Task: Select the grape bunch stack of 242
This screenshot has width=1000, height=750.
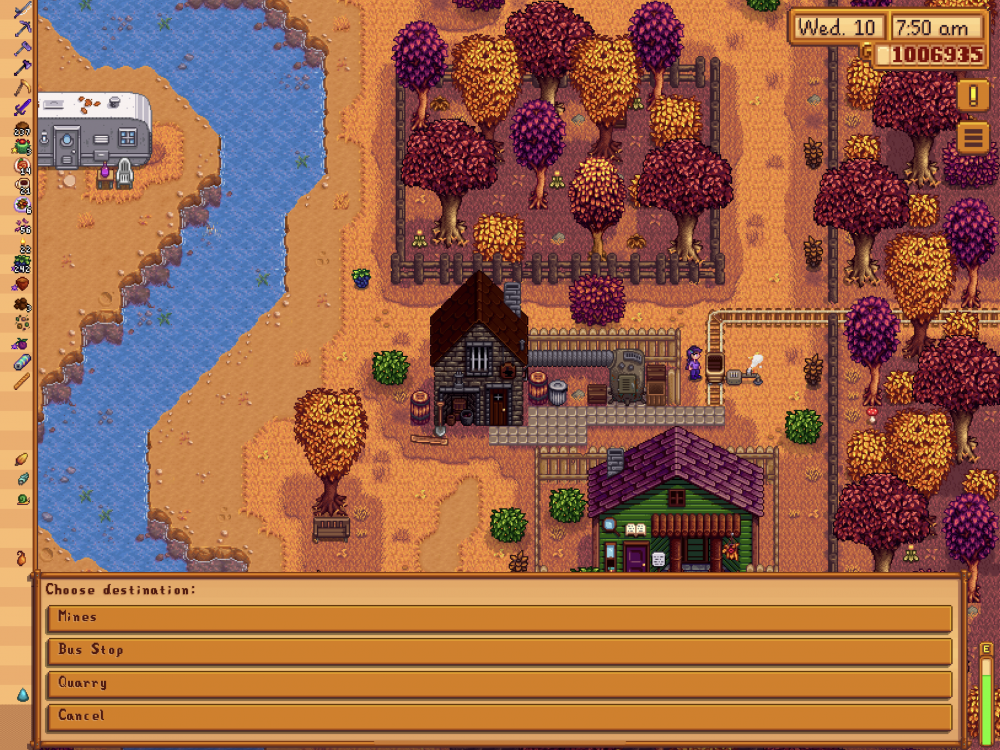Action: click(22, 265)
